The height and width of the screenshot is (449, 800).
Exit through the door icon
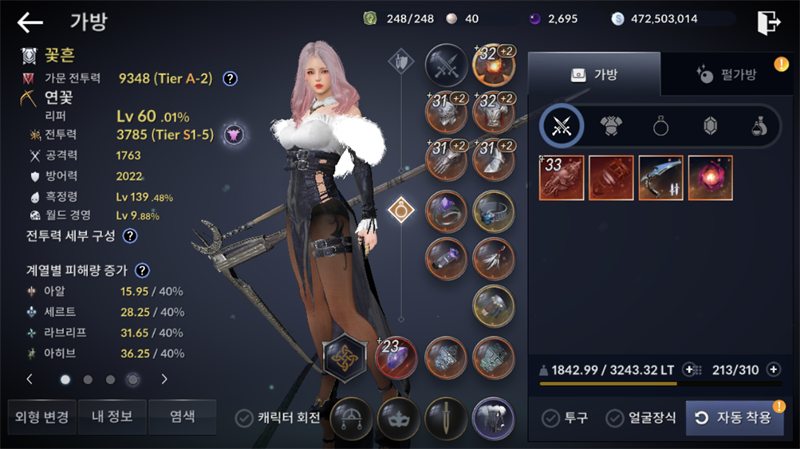click(768, 22)
